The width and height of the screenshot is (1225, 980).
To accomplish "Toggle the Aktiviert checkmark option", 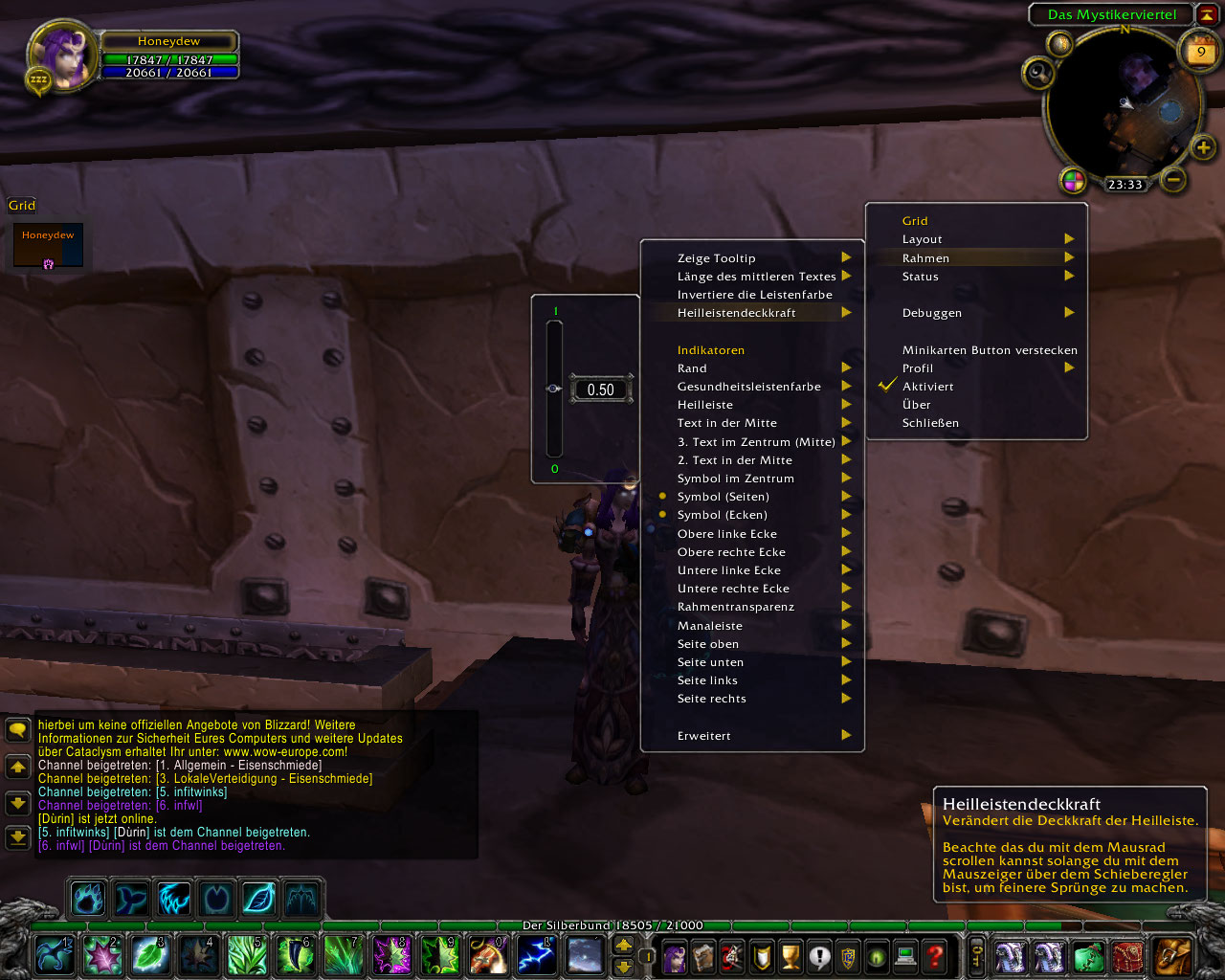I will [x=927, y=387].
